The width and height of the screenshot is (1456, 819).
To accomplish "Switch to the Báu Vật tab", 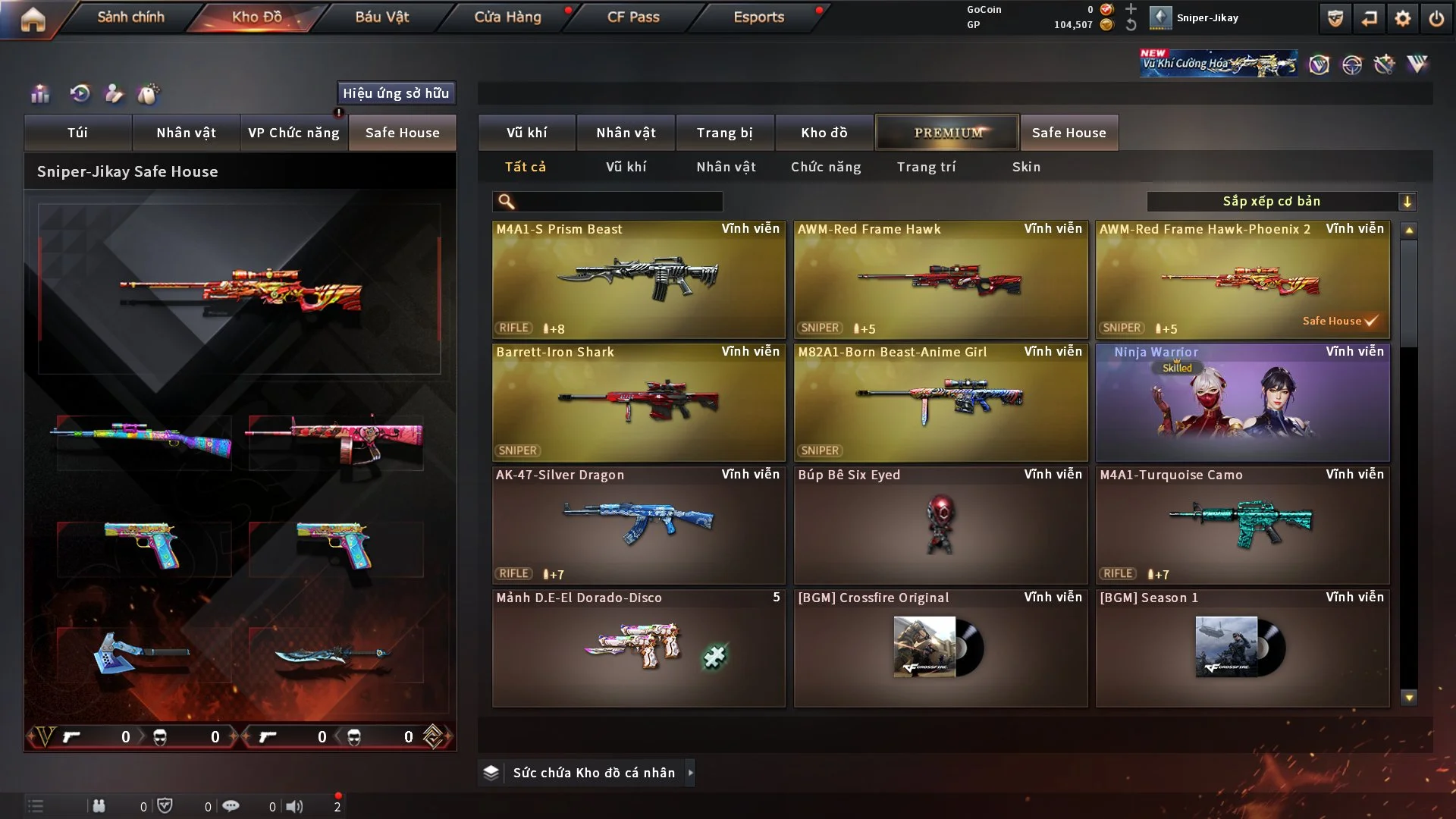I will coord(381,17).
